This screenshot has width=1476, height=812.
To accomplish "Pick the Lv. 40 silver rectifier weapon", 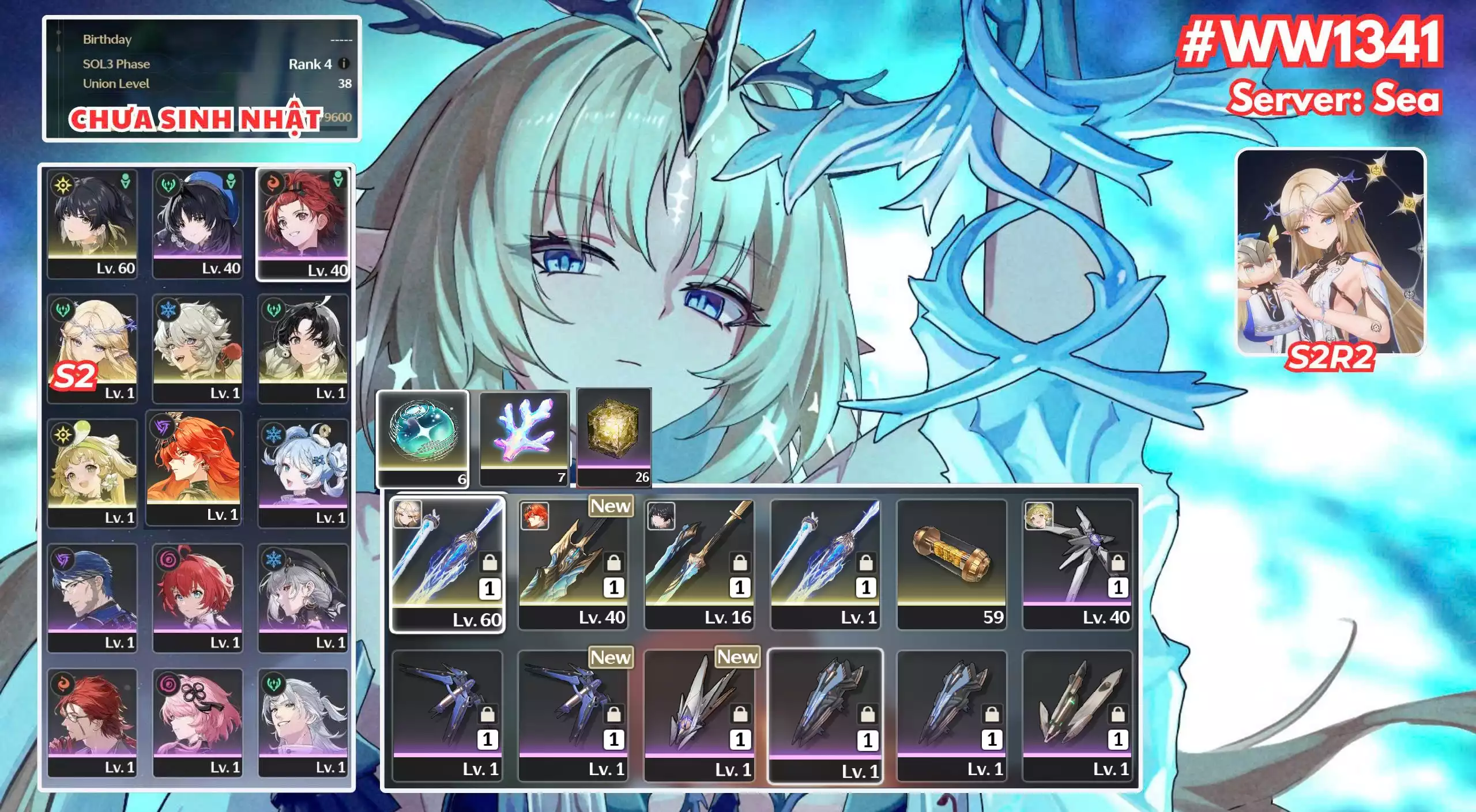I will [1077, 564].
